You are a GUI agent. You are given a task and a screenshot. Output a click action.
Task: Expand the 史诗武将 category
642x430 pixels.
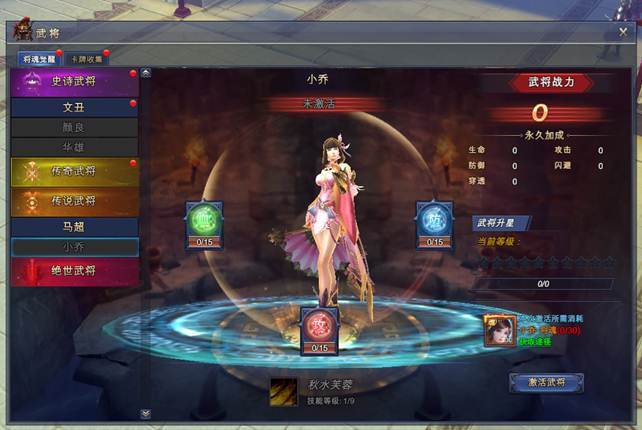[74, 82]
